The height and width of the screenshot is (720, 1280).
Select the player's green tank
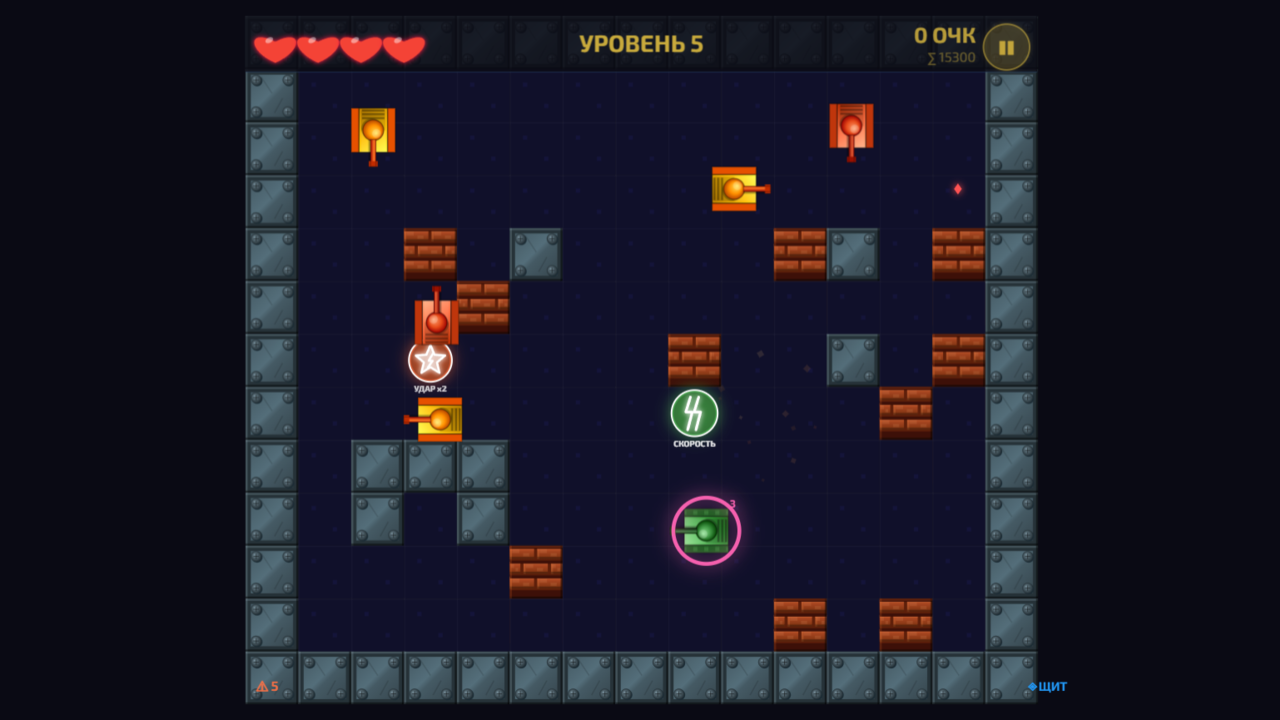(x=705, y=530)
